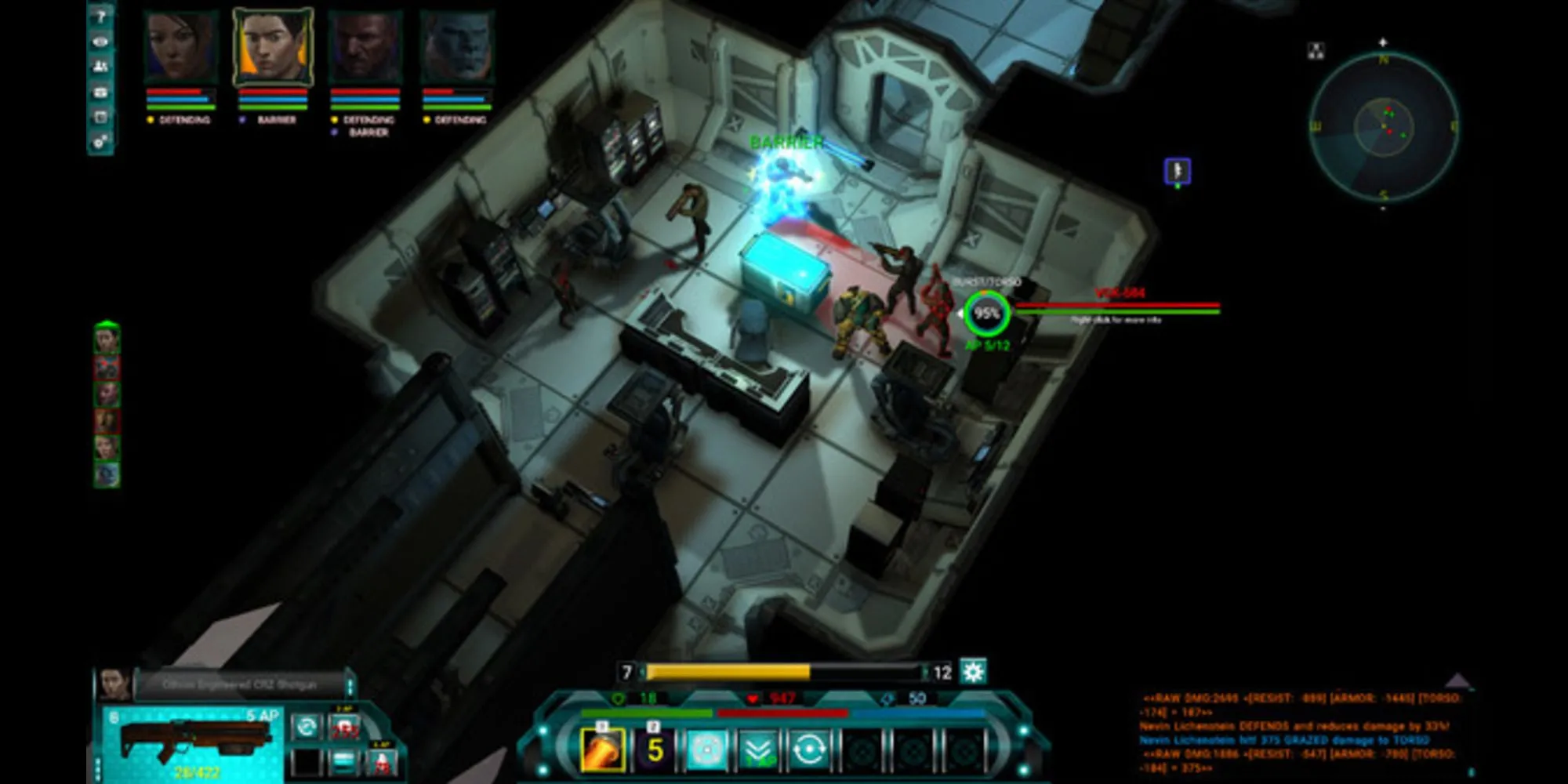
Task: Click the top portrait in turn order list
Action: pos(107,339)
